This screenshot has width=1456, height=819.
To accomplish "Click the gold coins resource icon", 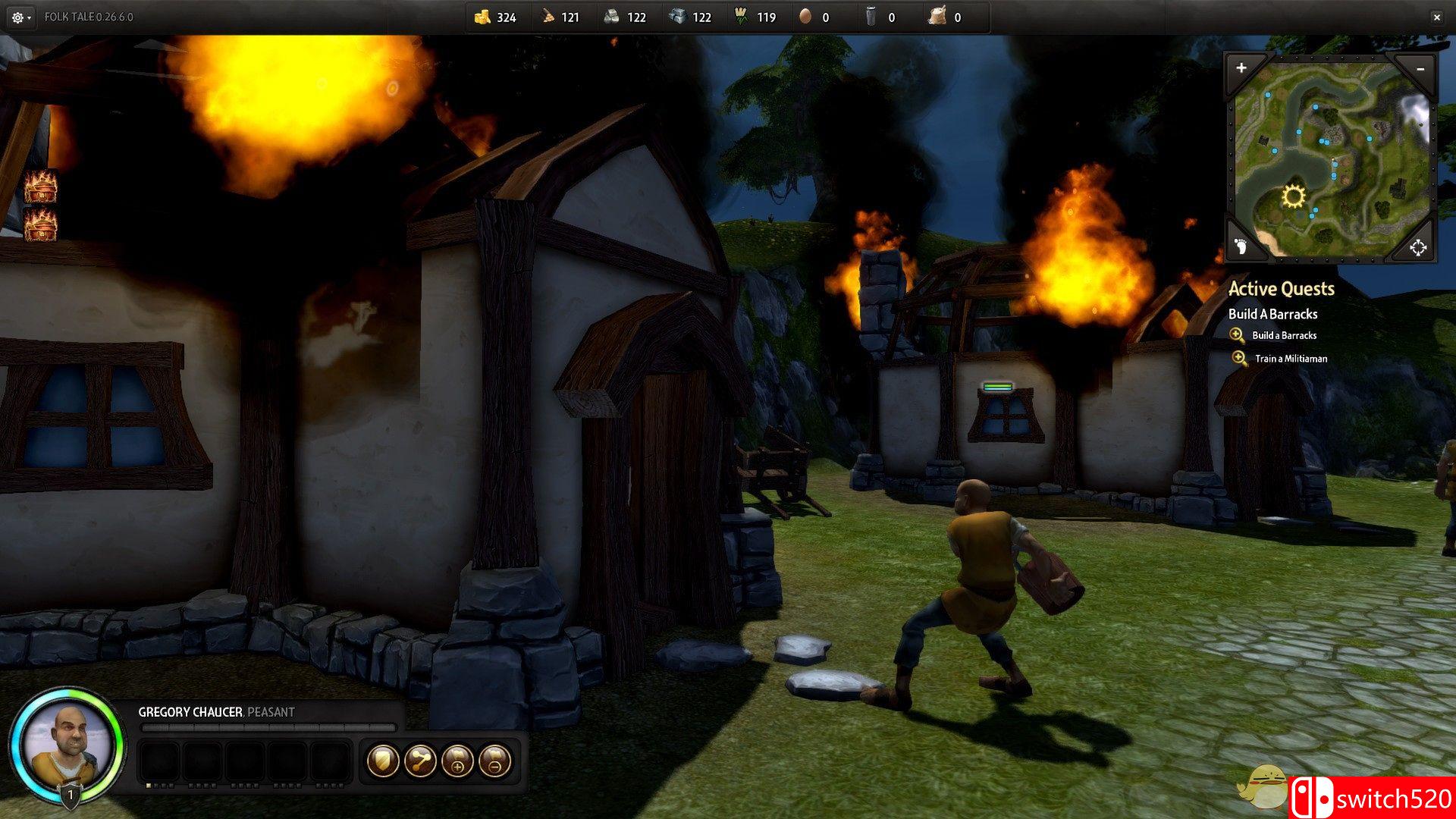I will click(x=482, y=17).
